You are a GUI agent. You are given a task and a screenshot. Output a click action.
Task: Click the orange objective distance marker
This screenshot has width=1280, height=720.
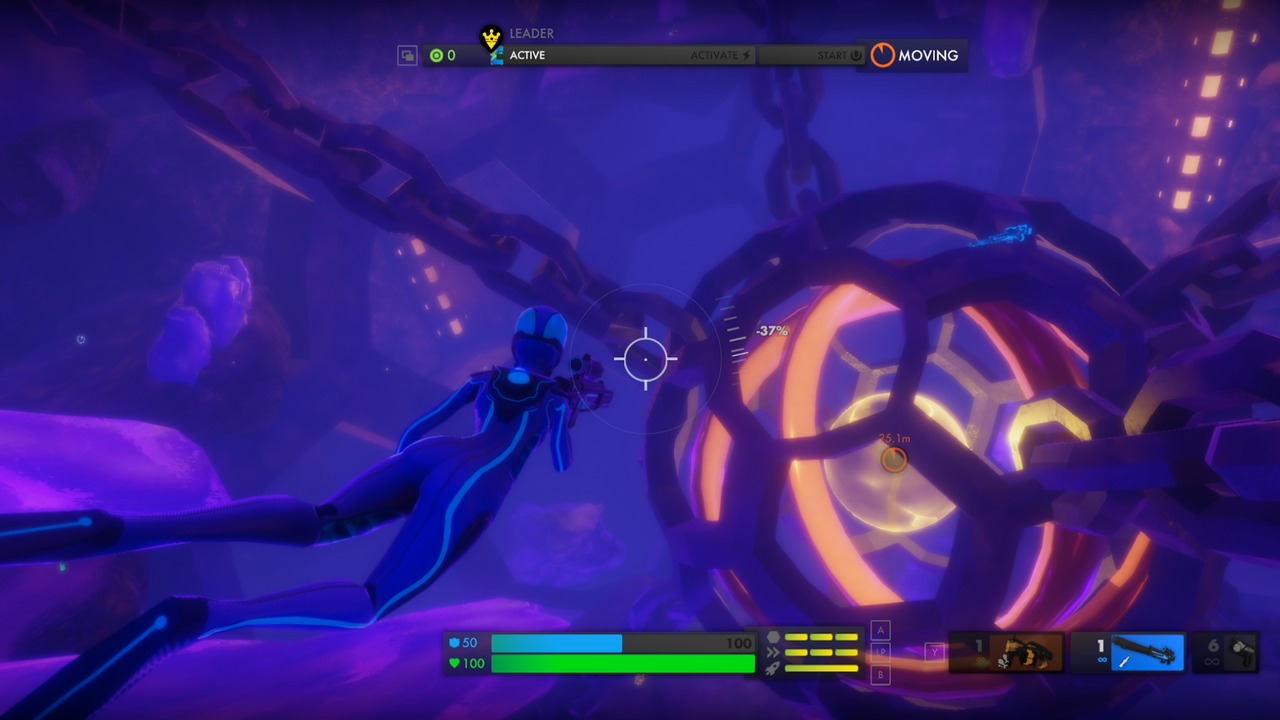pyautogui.click(x=894, y=458)
